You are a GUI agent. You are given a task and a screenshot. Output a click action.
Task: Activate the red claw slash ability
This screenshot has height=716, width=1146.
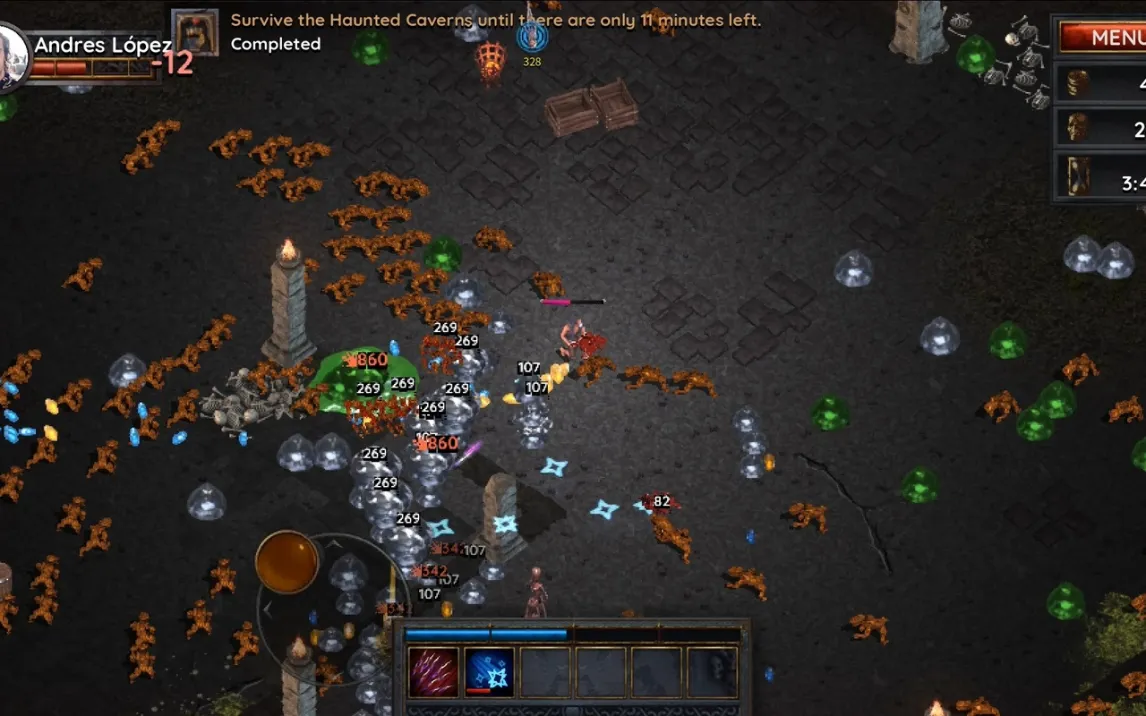pyautogui.click(x=434, y=672)
